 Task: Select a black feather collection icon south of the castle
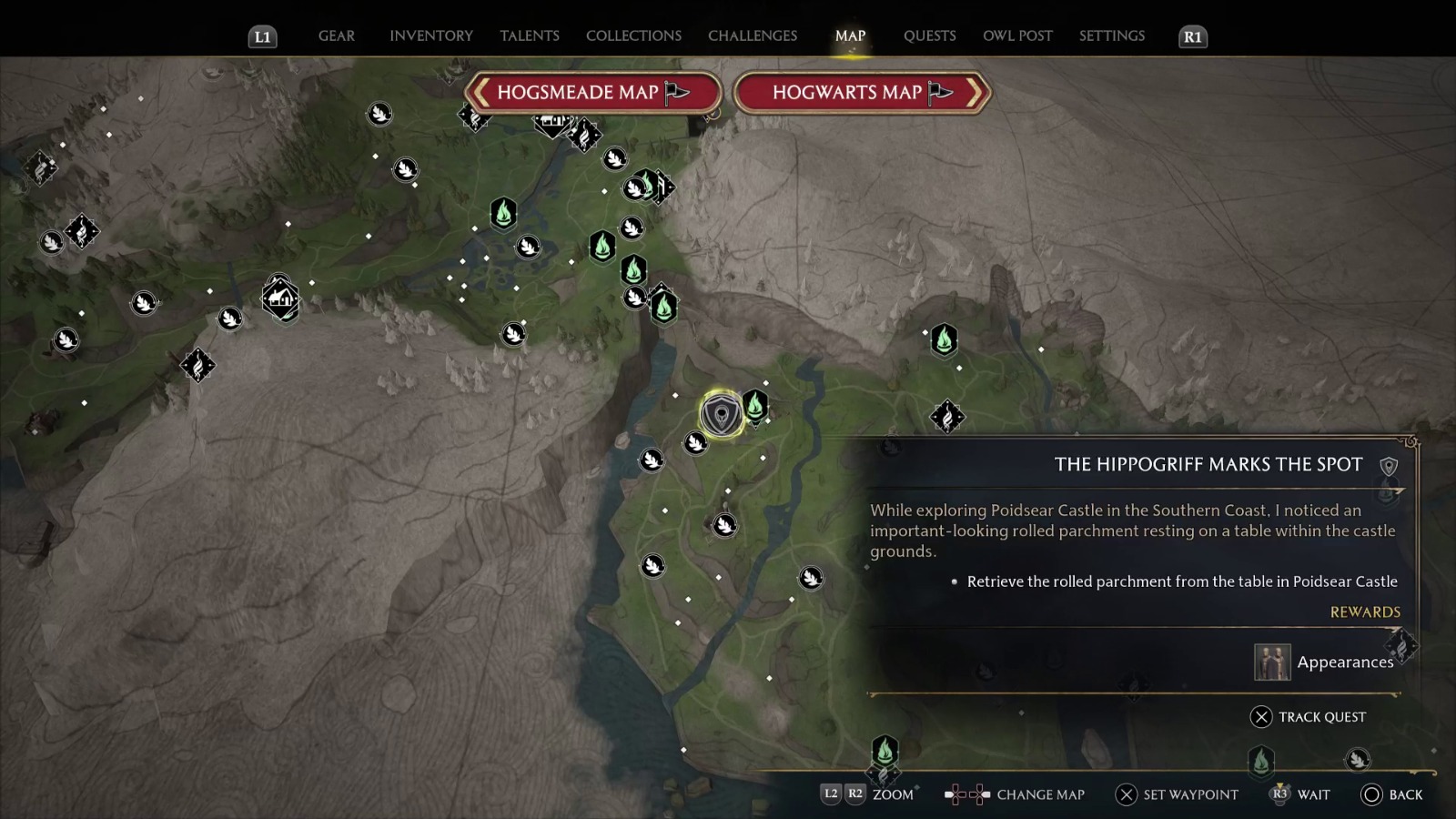723,524
